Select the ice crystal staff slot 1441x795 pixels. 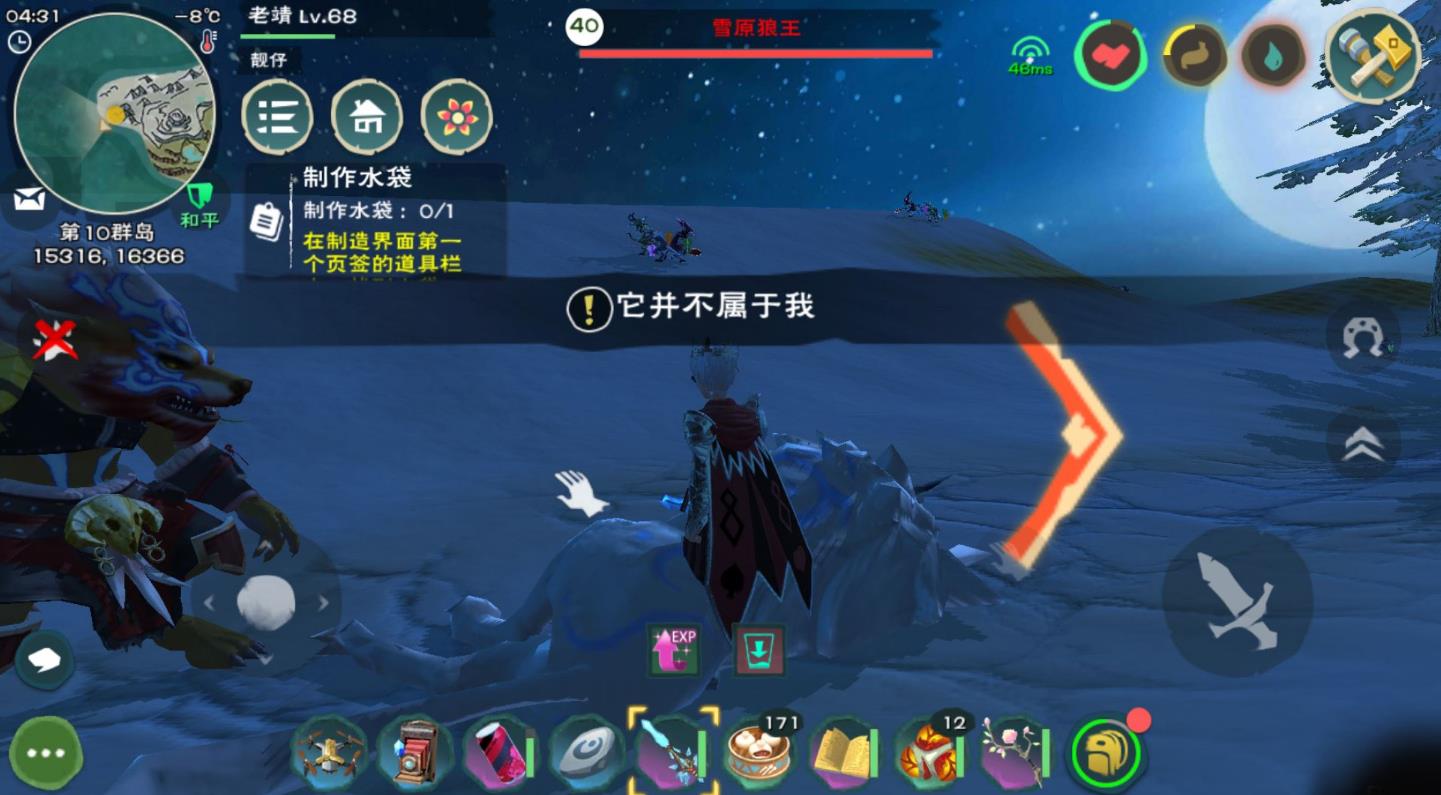pos(673,752)
